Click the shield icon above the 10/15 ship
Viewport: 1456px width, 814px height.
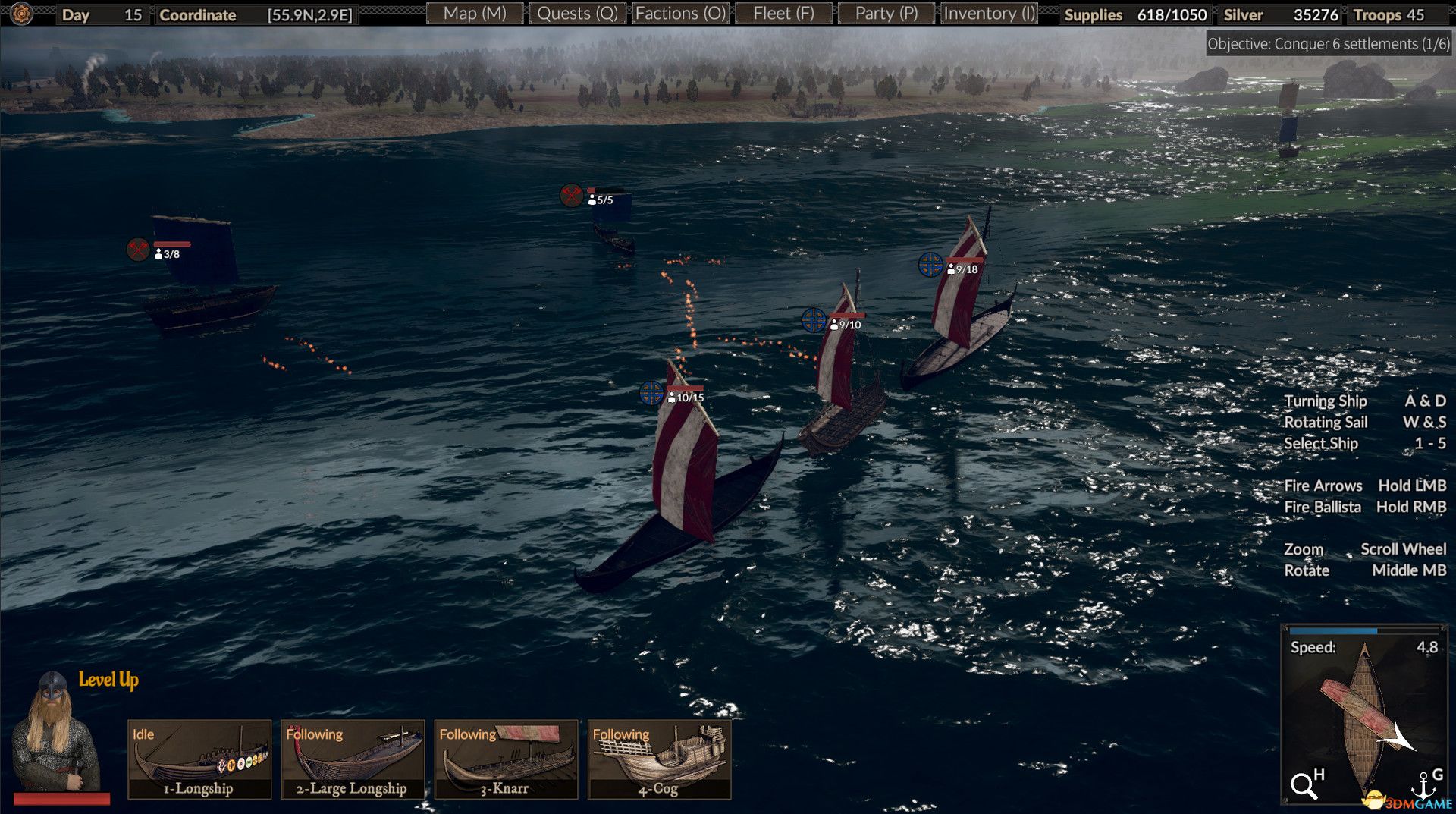point(651,394)
